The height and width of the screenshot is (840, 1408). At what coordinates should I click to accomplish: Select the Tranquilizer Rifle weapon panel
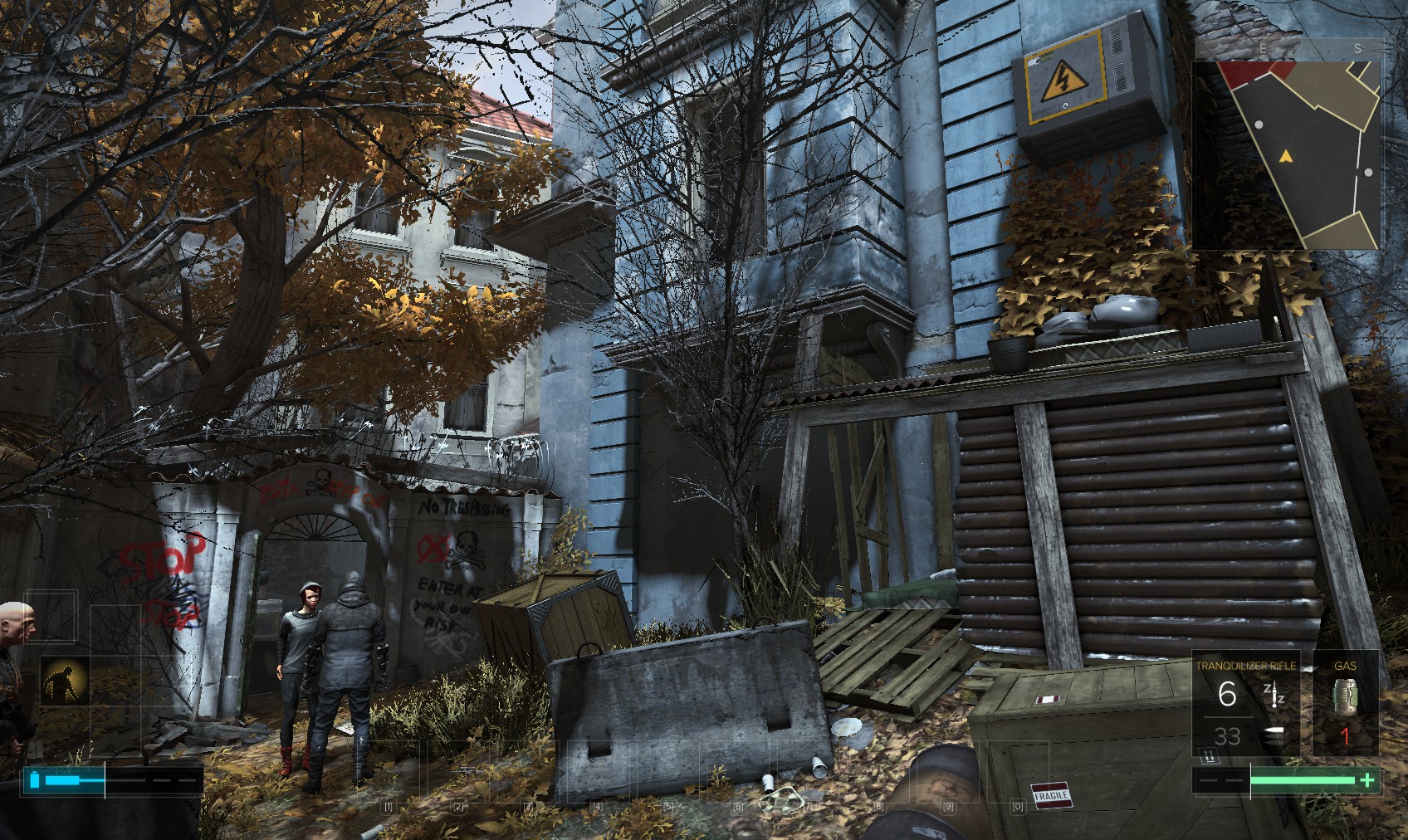(x=1245, y=704)
